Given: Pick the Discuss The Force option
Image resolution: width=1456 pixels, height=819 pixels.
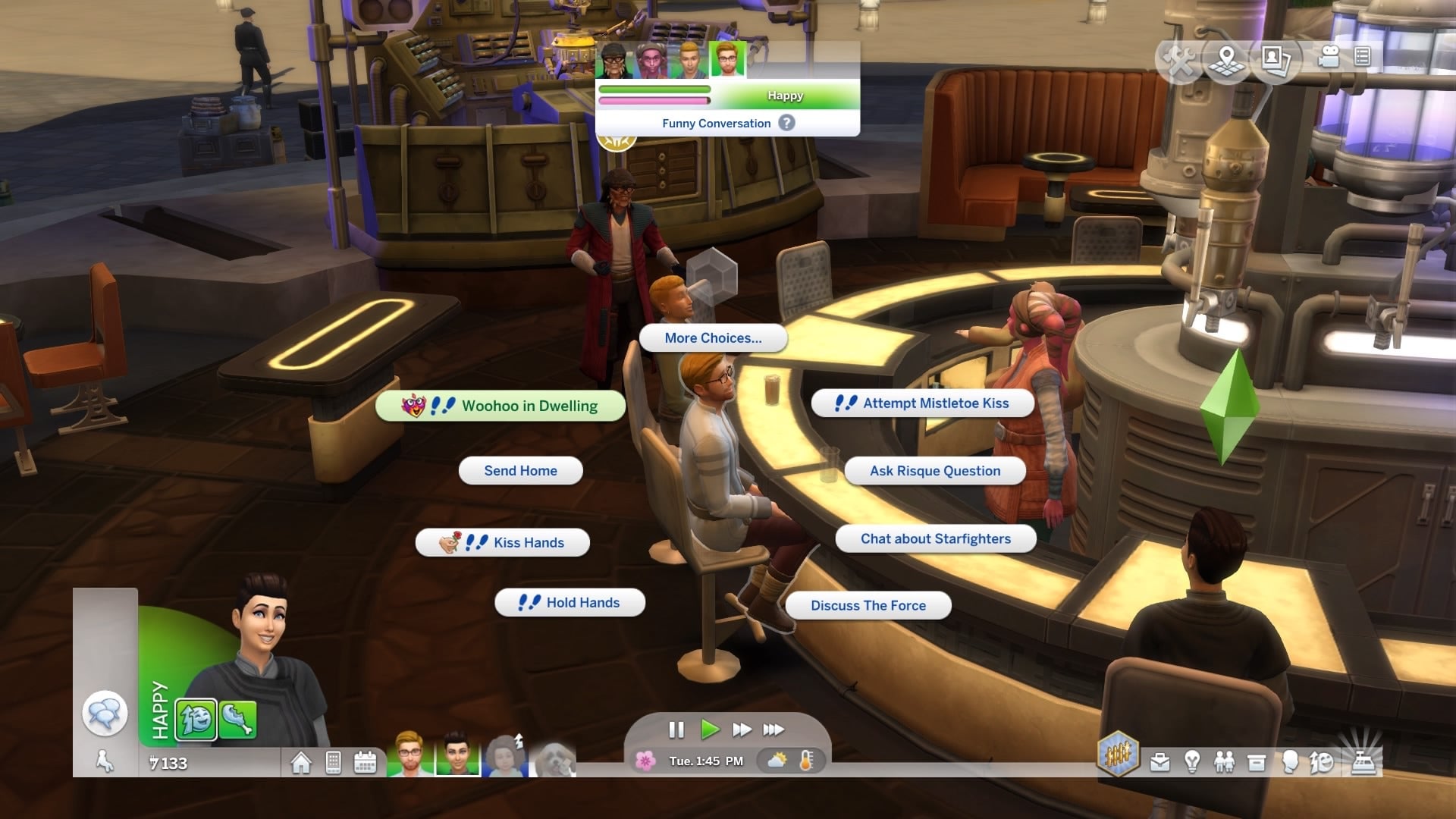Looking at the screenshot, I should coord(868,605).
